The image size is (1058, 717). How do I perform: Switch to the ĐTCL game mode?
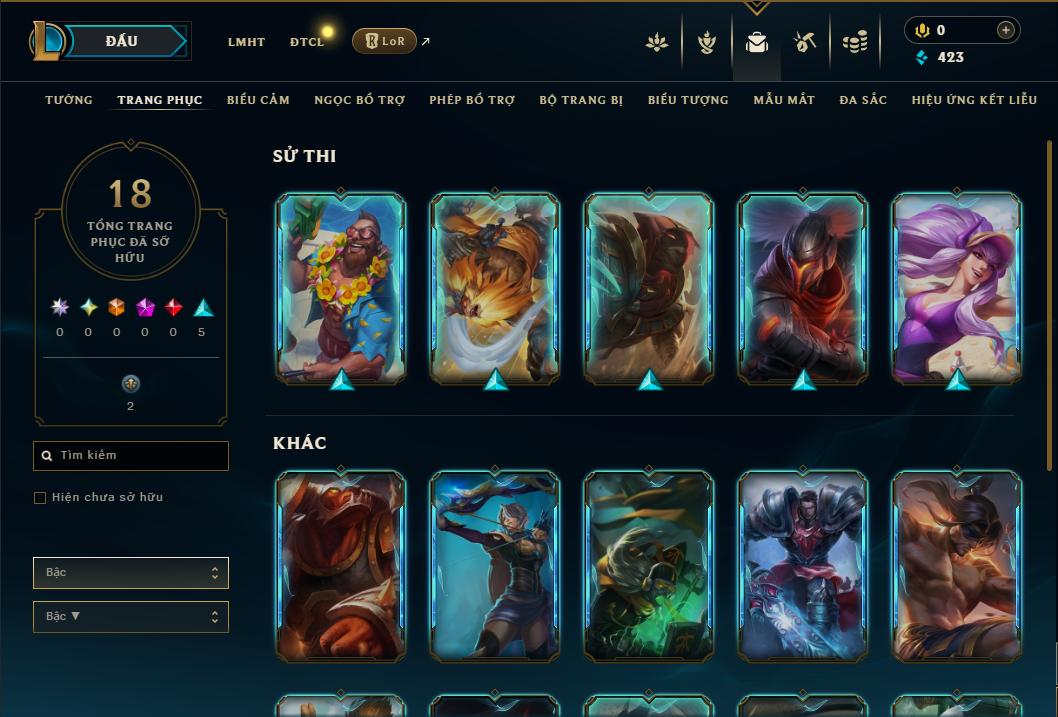307,42
